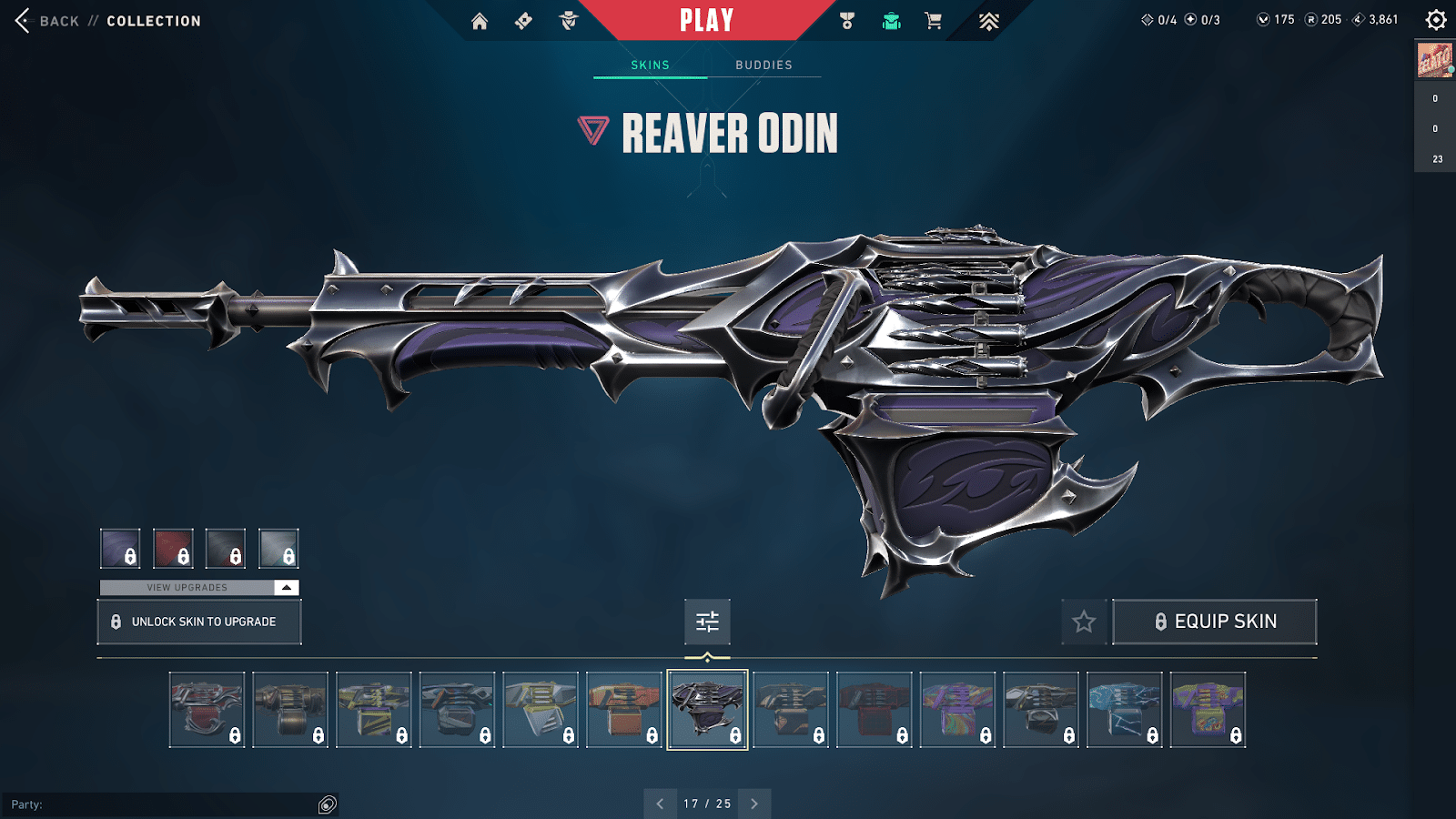Open the Career medal icon
The width and height of the screenshot is (1456, 819).
coord(848,20)
